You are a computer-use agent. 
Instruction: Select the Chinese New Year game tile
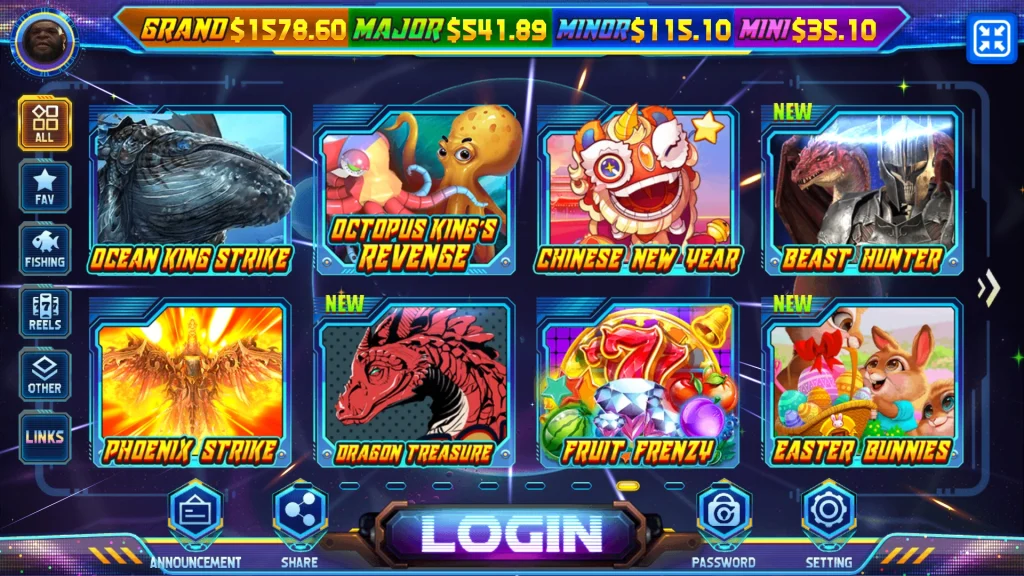638,192
